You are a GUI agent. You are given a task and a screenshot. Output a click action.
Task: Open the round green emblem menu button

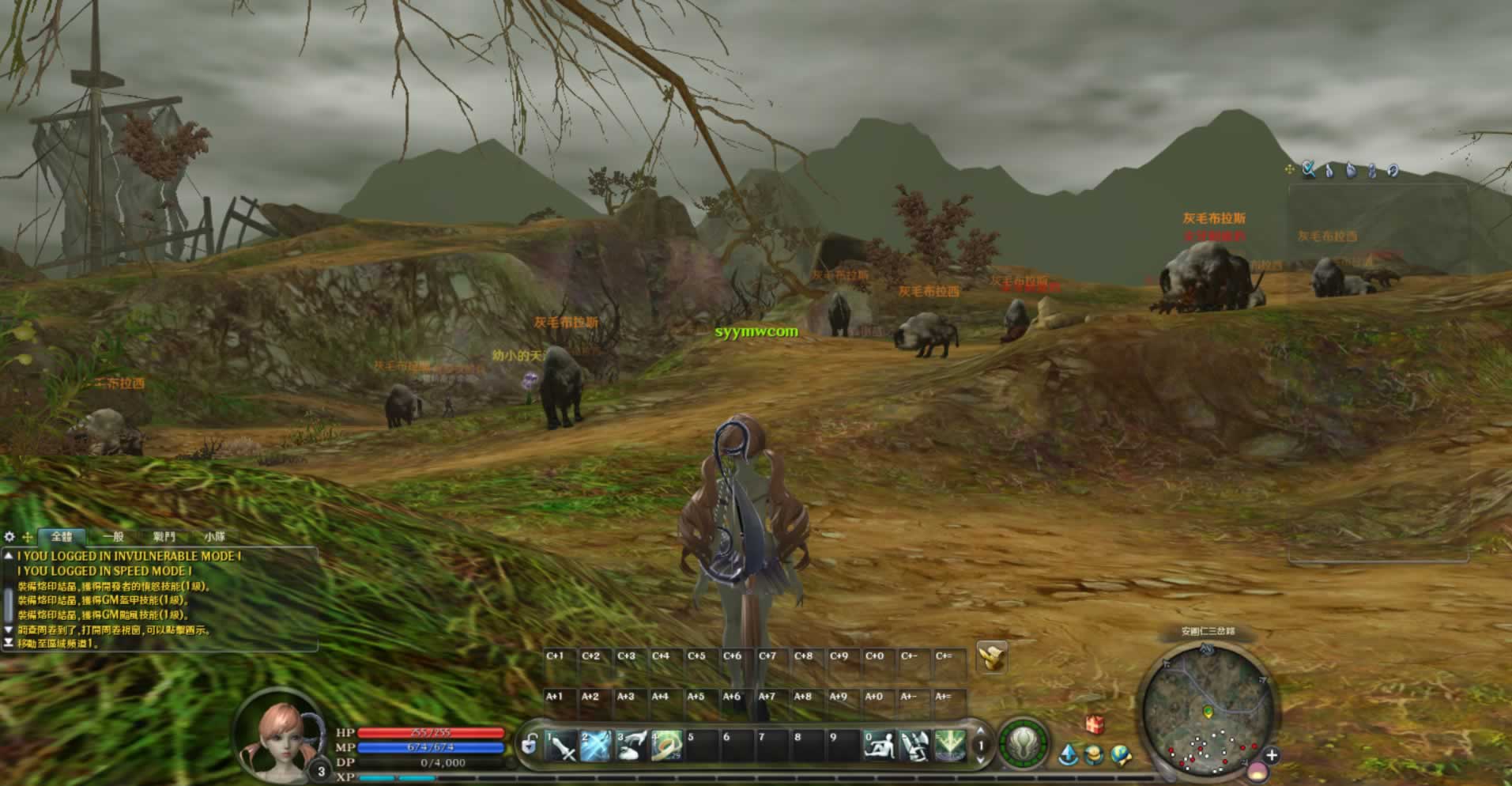(x=1024, y=744)
